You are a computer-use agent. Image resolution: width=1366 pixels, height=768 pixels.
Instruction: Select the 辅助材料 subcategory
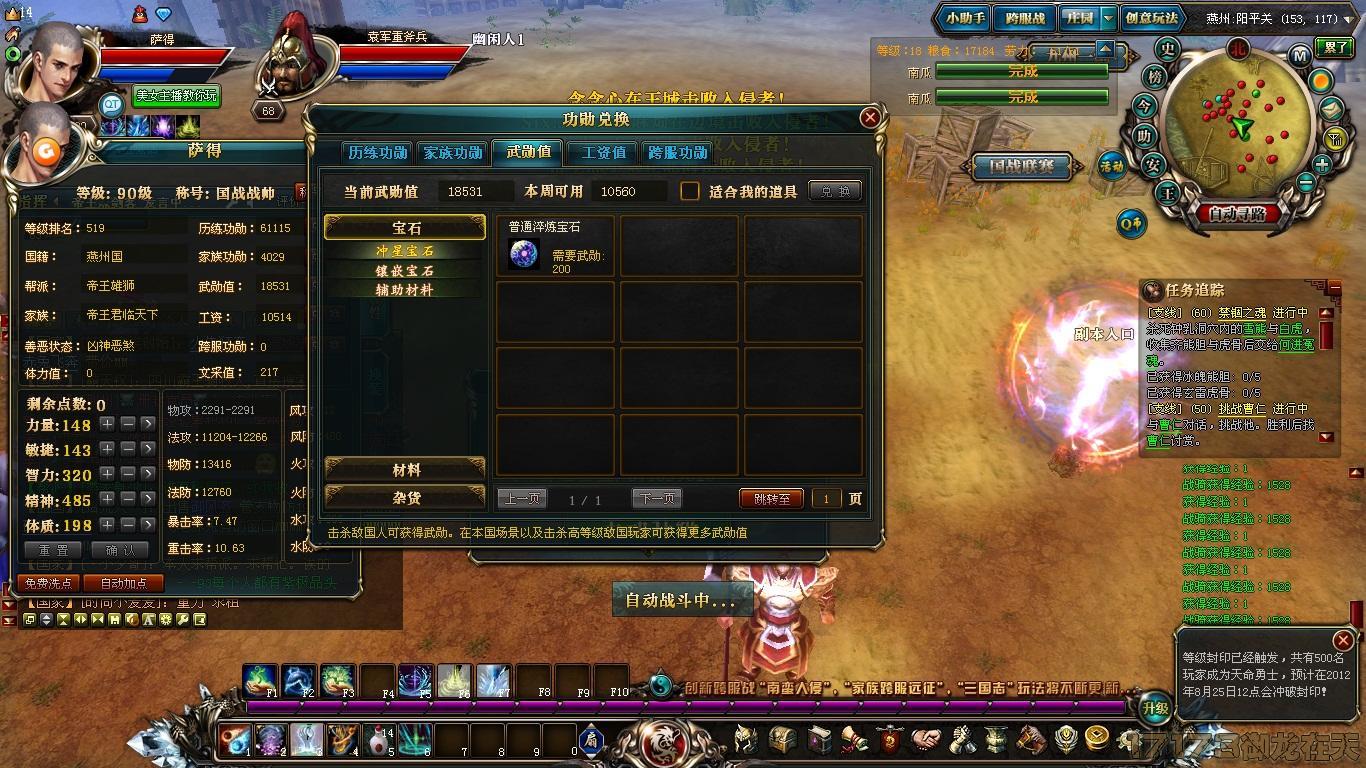[404, 290]
